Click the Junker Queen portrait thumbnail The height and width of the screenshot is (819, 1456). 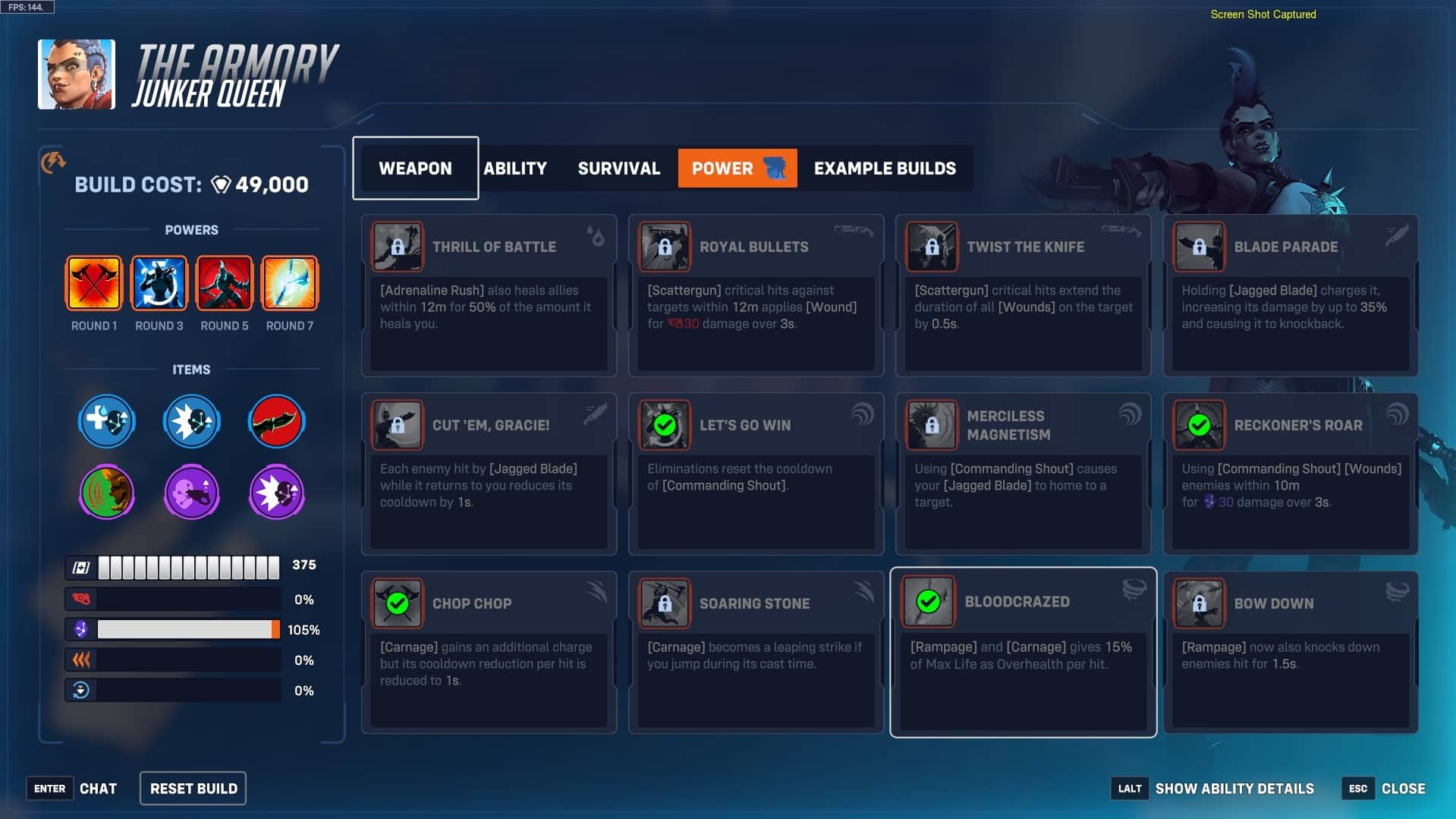pos(76,74)
